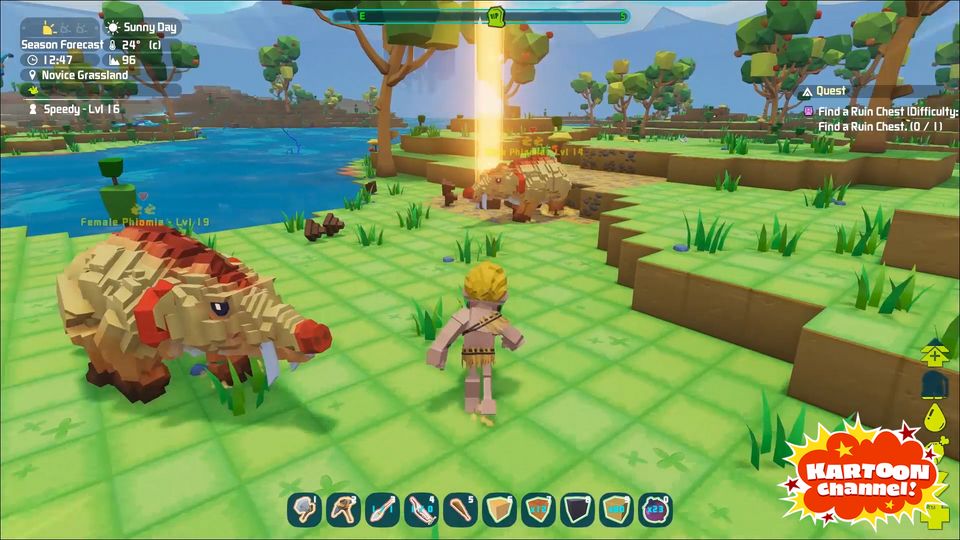960x540 pixels.
Task: Click the green up-arrow plus status icon
Action: [935, 353]
